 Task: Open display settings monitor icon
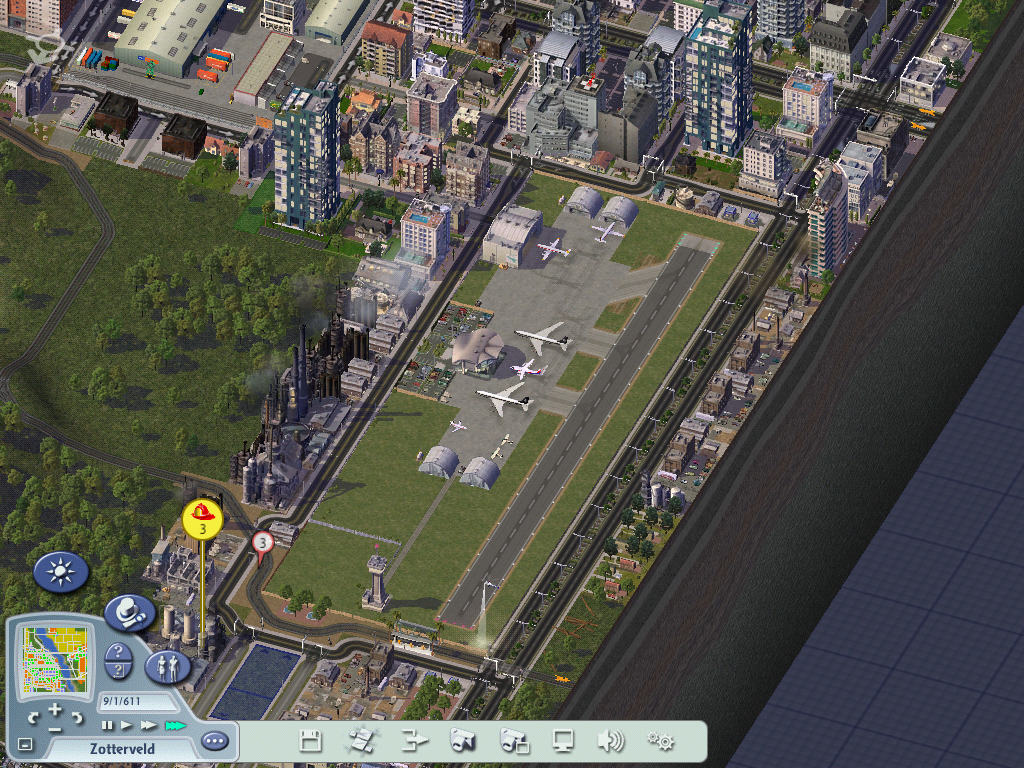[x=563, y=741]
